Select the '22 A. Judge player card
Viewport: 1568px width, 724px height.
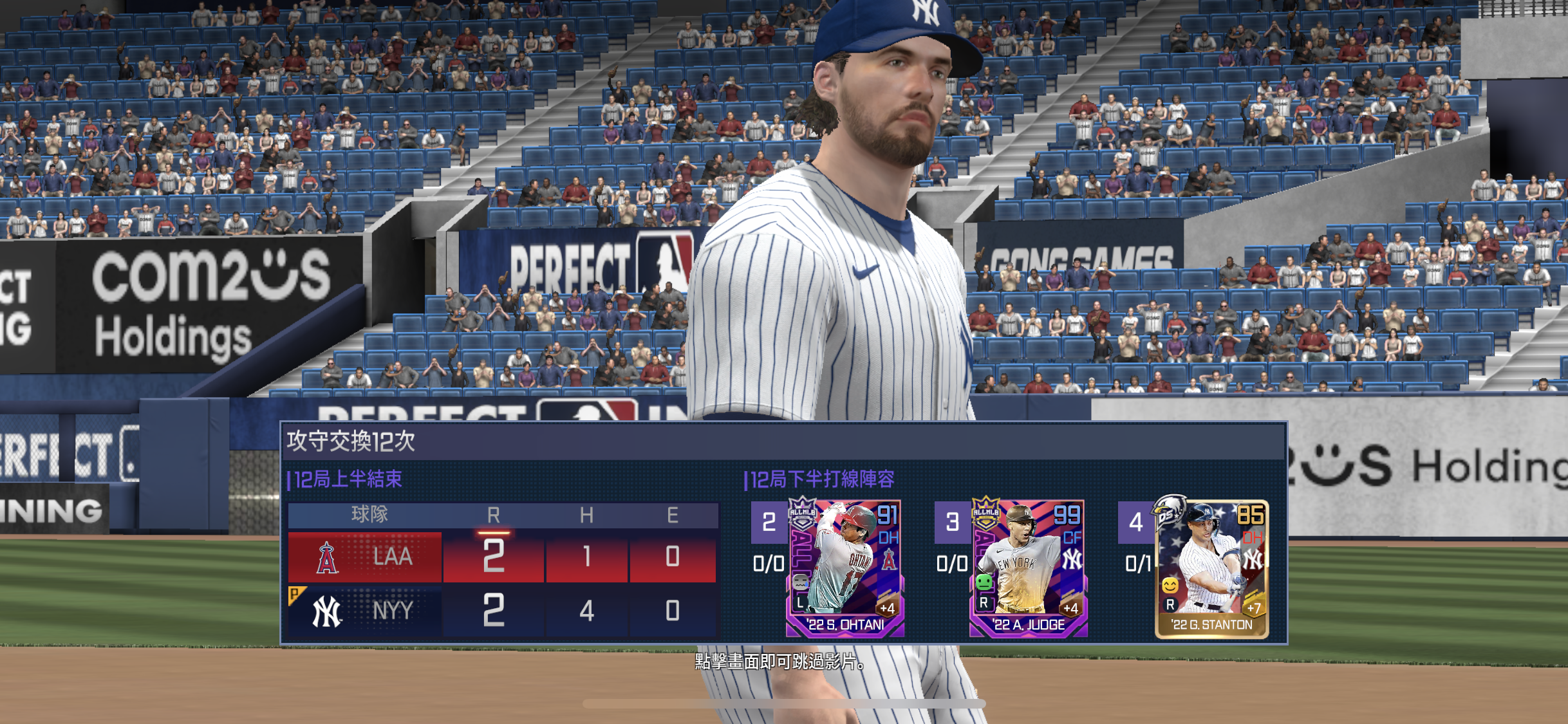[x=1028, y=568]
